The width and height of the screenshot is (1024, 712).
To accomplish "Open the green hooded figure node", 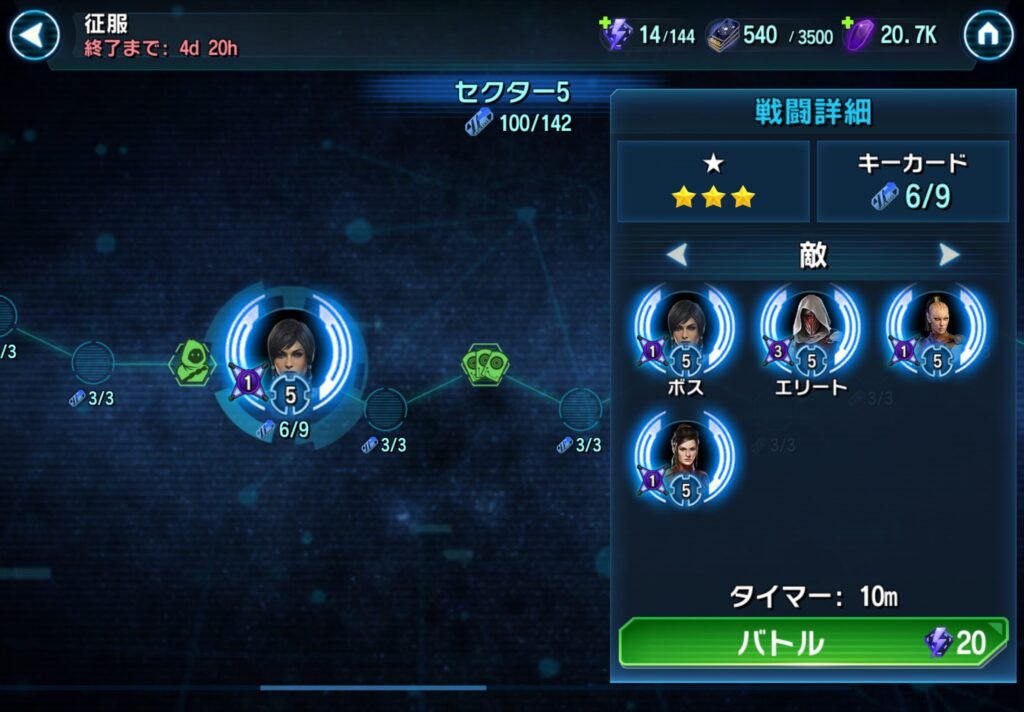I will point(192,360).
